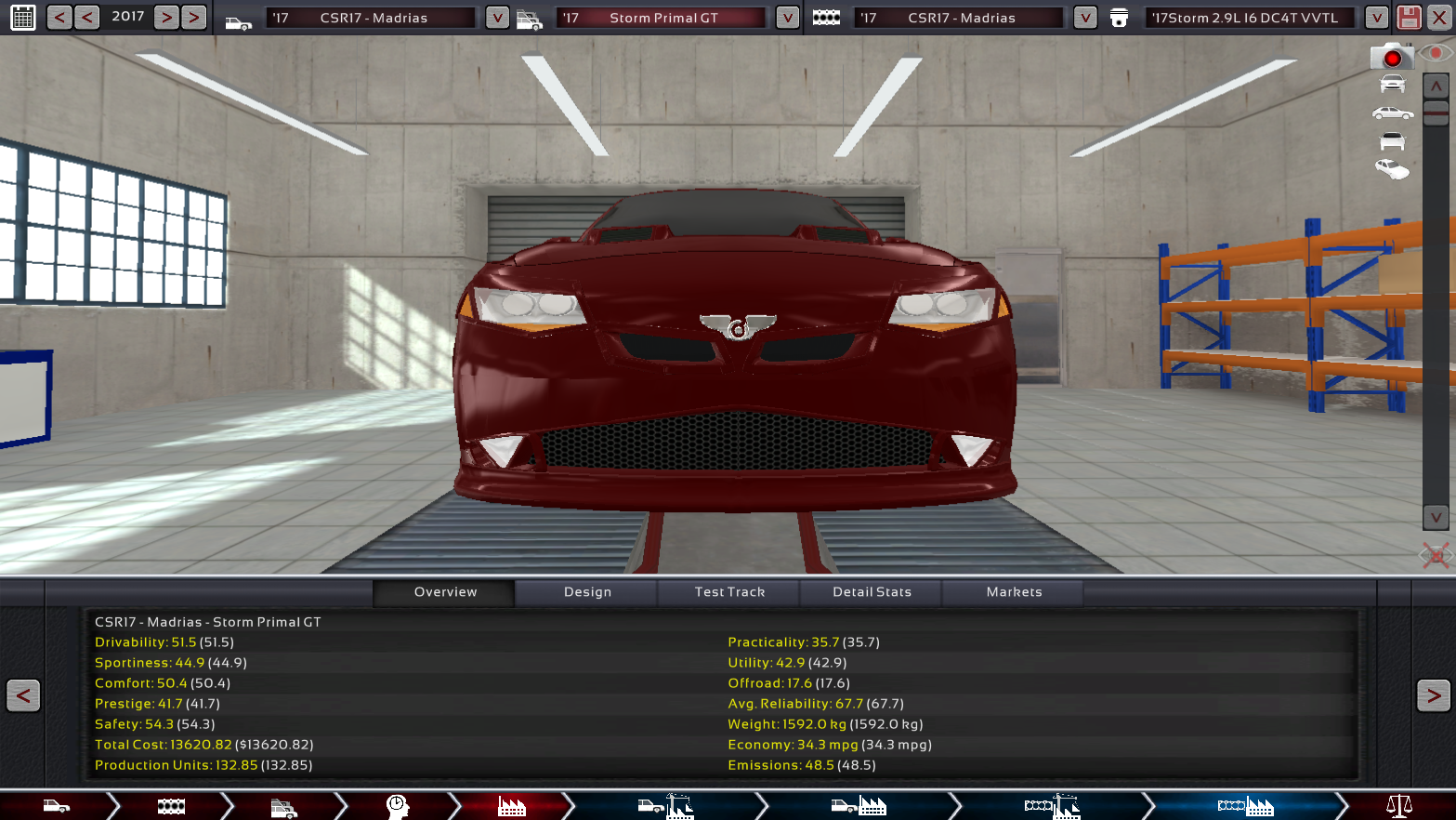Expand the engine variant dropdown

click(1376, 18)
